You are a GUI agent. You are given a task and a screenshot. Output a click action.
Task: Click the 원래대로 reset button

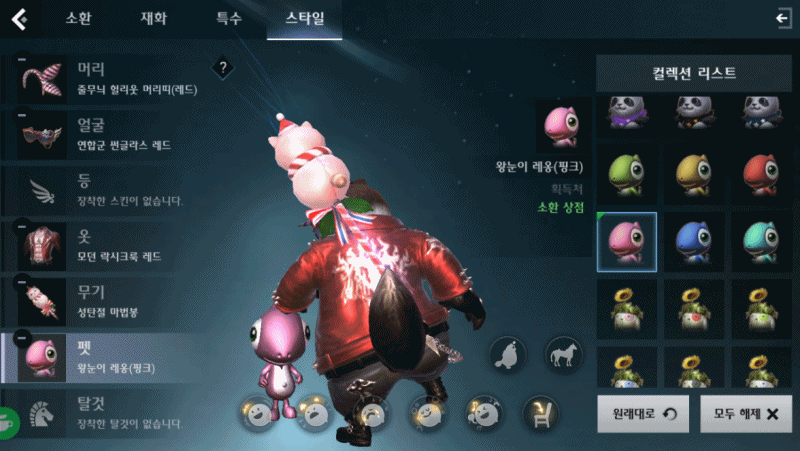643,412
